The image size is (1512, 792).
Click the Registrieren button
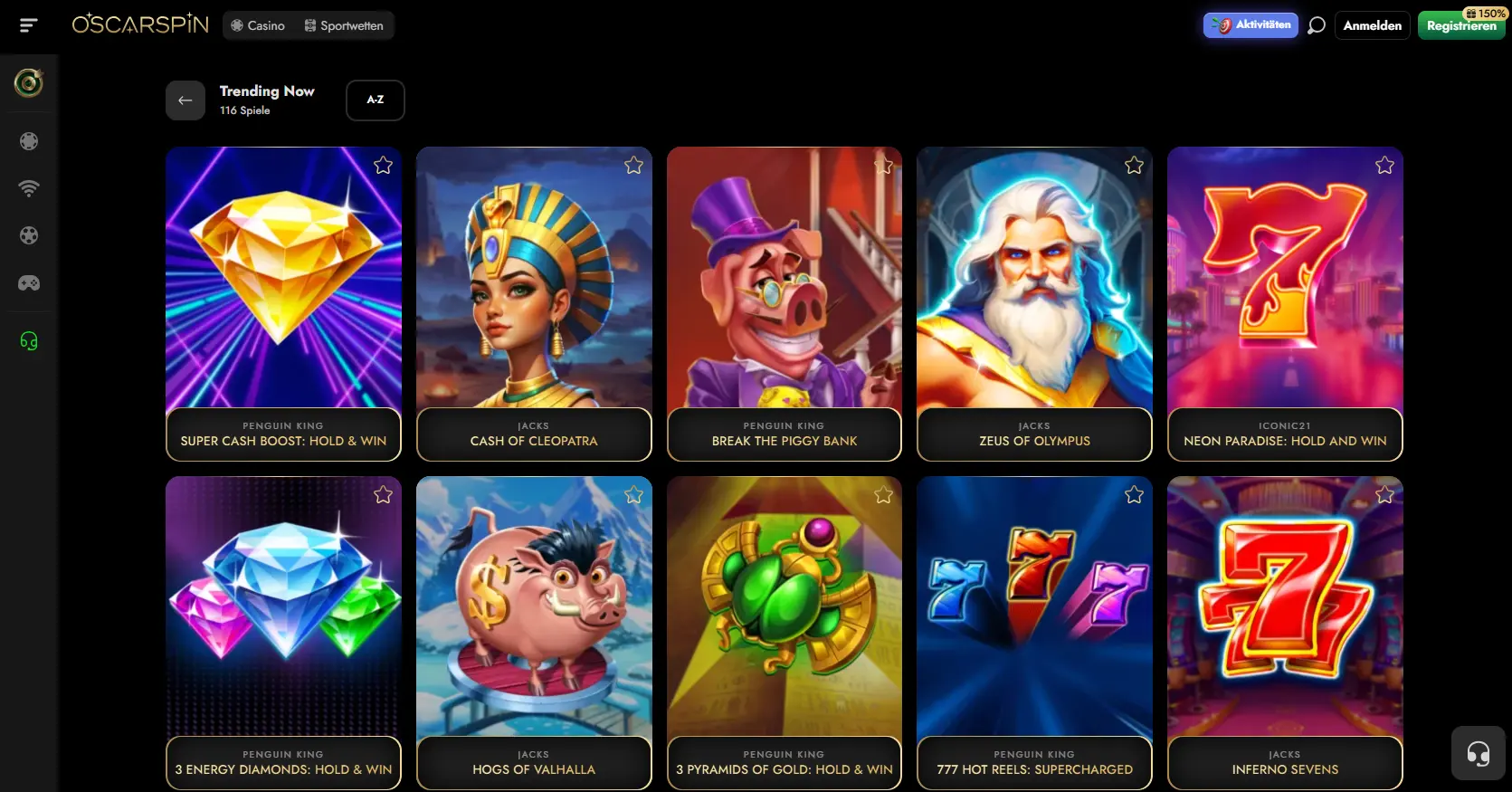(1460, 26)
